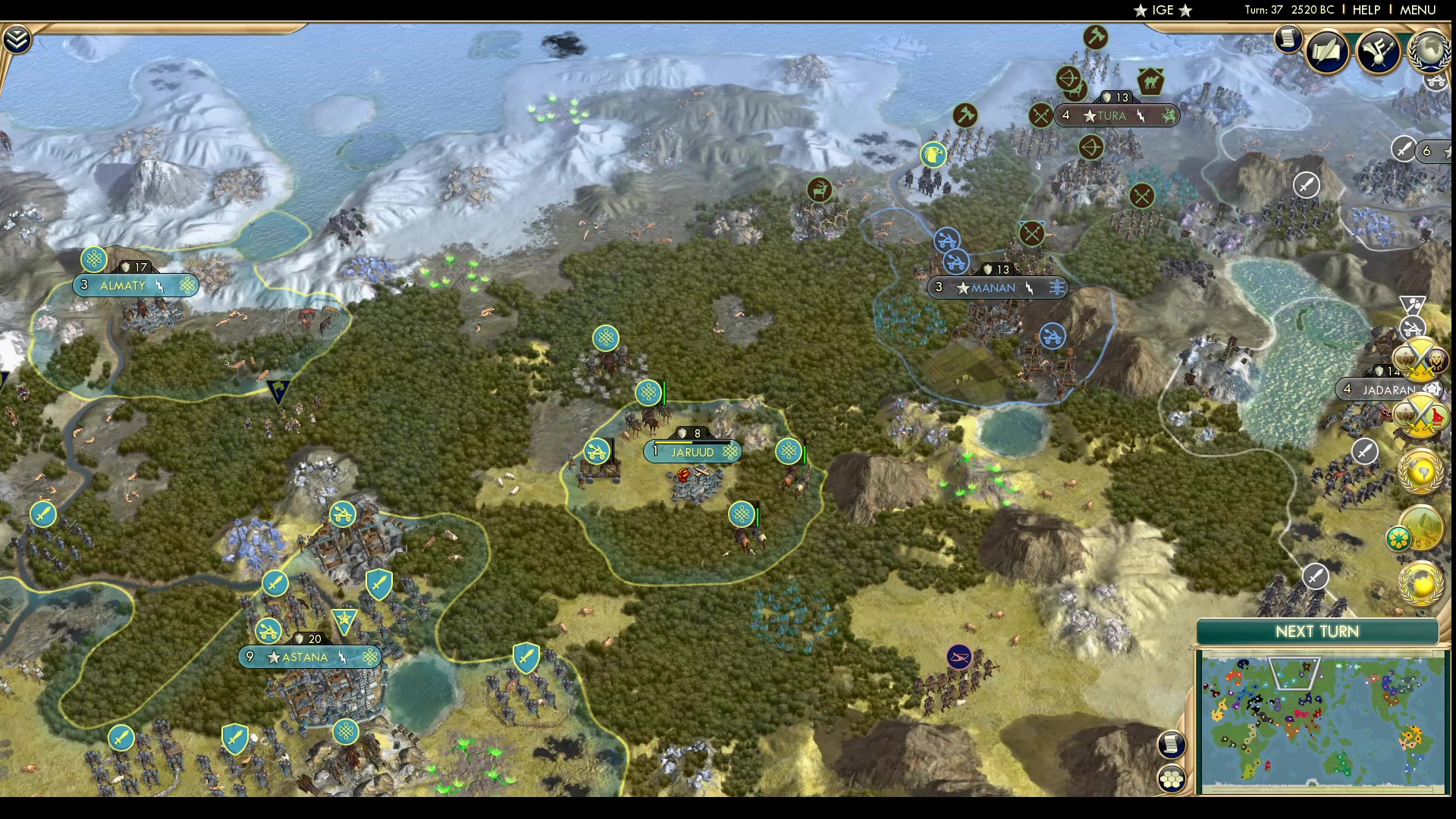This screenshot has width=1456, height=819.
Task: Open HELP from the top bar
Action: (1365, 10)
